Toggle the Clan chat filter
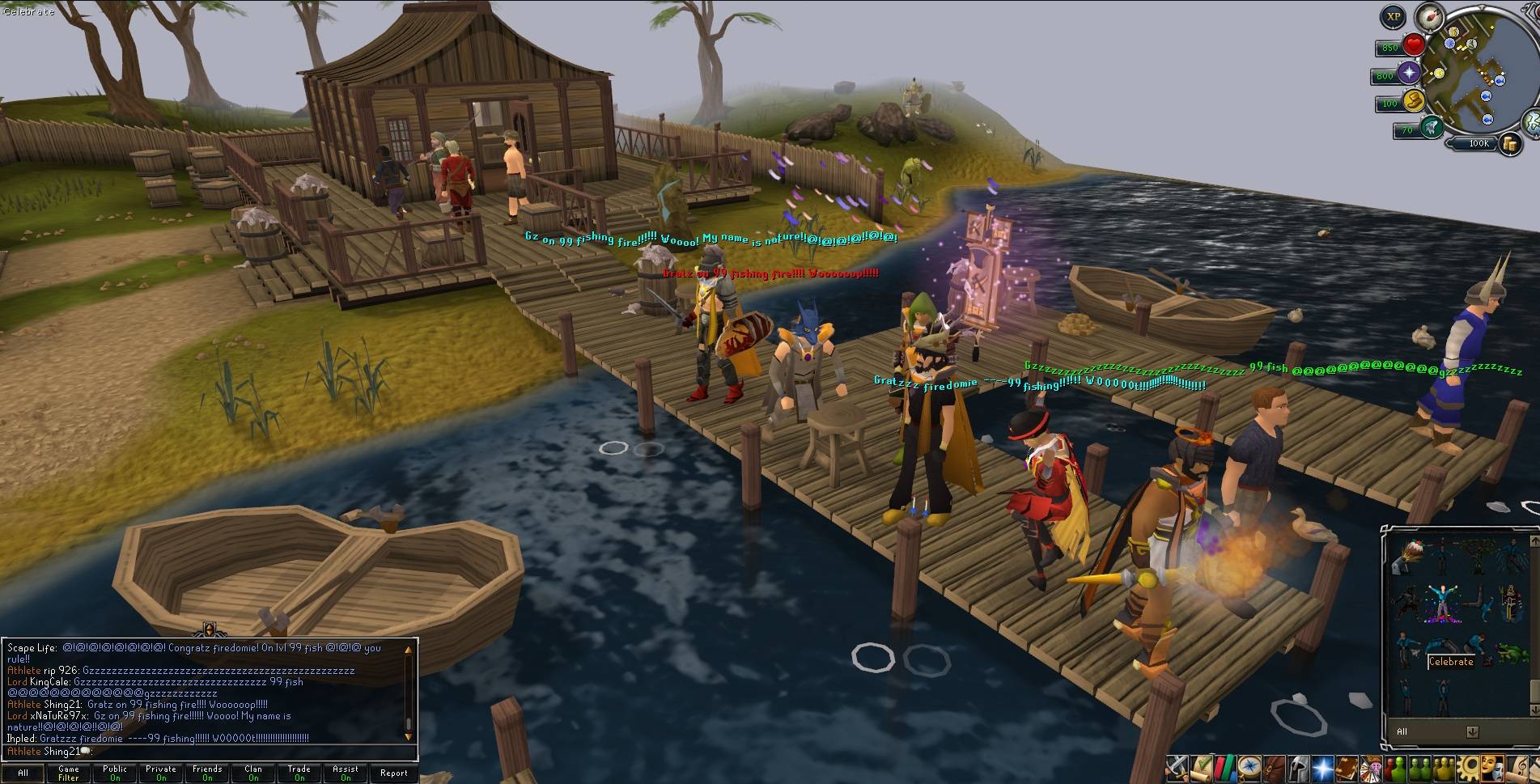The image size is (1540, 784). tap(253, 773)
